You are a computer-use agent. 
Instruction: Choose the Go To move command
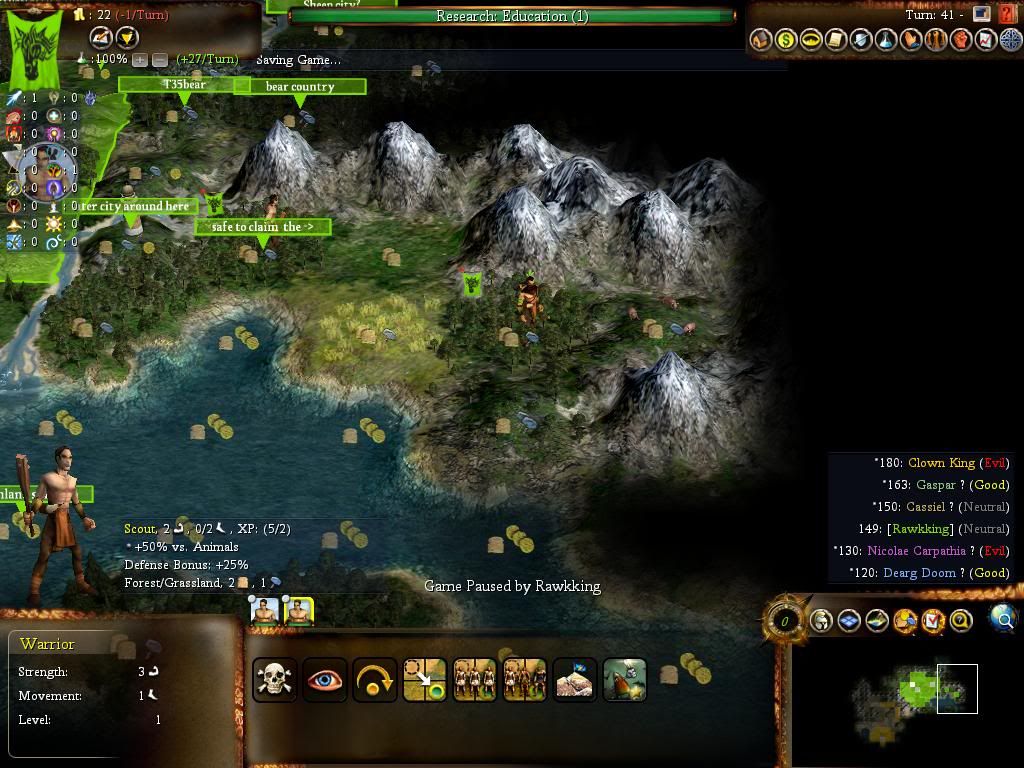(x=424, y=680)
